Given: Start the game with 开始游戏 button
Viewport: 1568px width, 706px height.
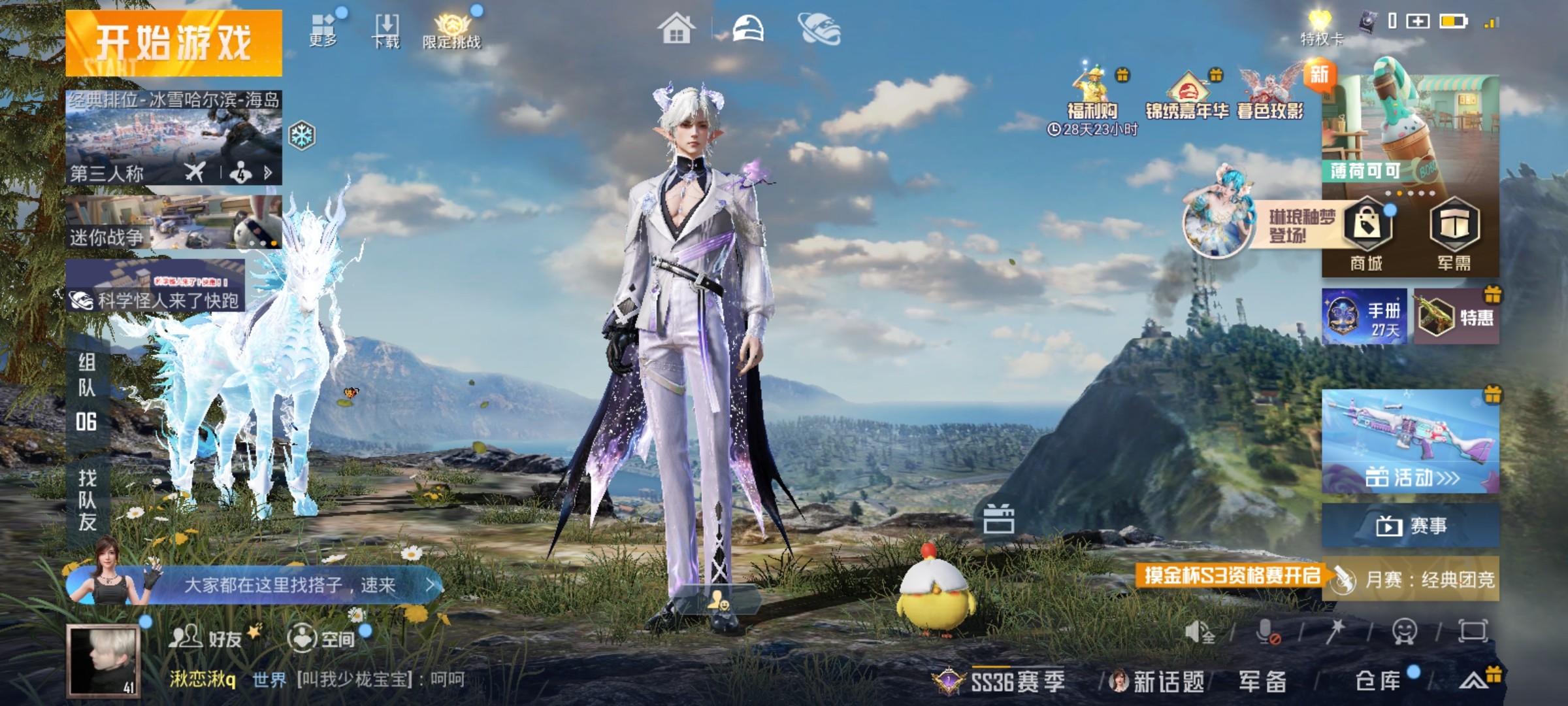Looking at the screenshot, I should [x=174, y=43].
